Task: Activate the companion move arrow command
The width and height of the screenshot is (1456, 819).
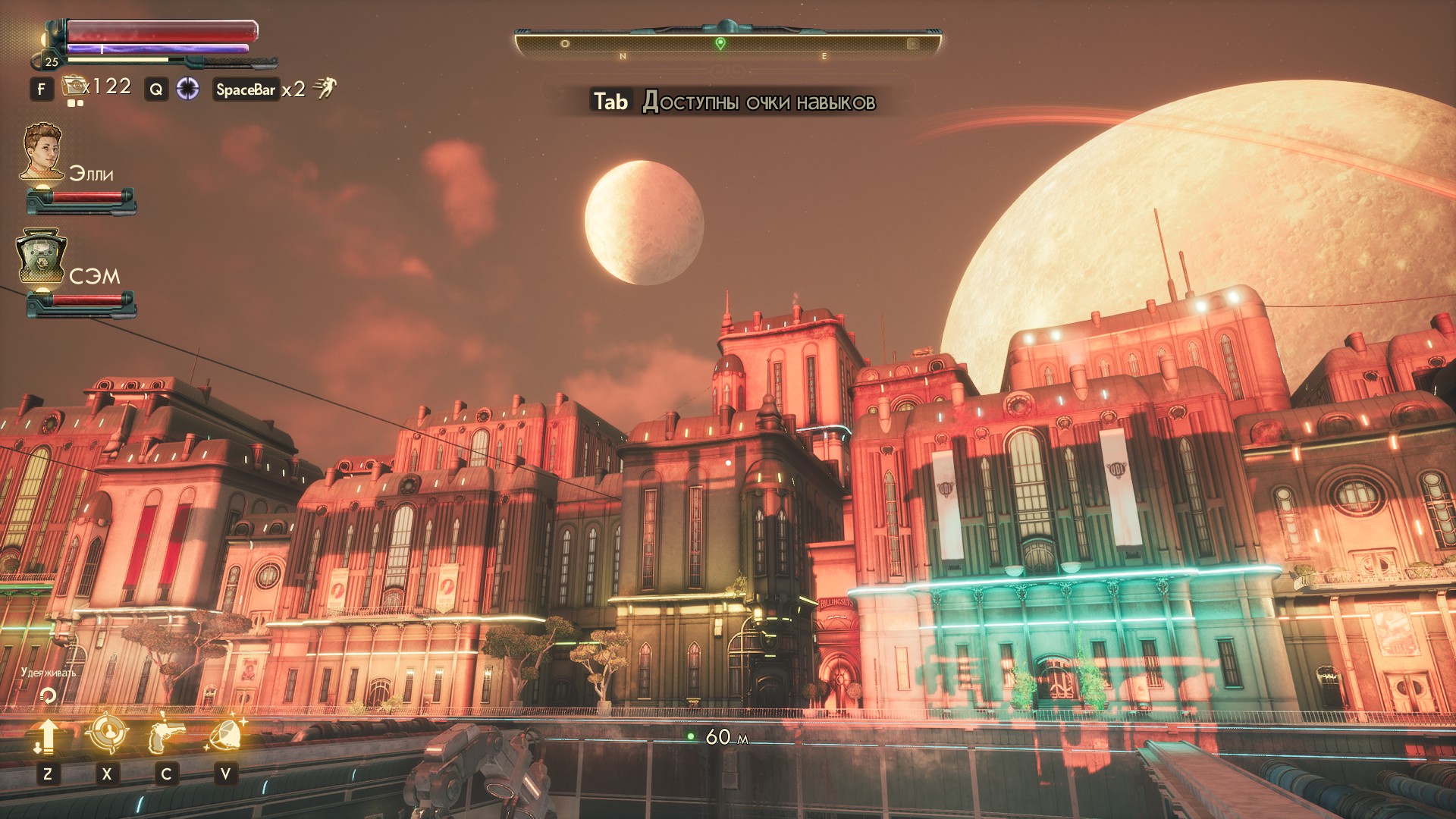Action: coord(46,736)
